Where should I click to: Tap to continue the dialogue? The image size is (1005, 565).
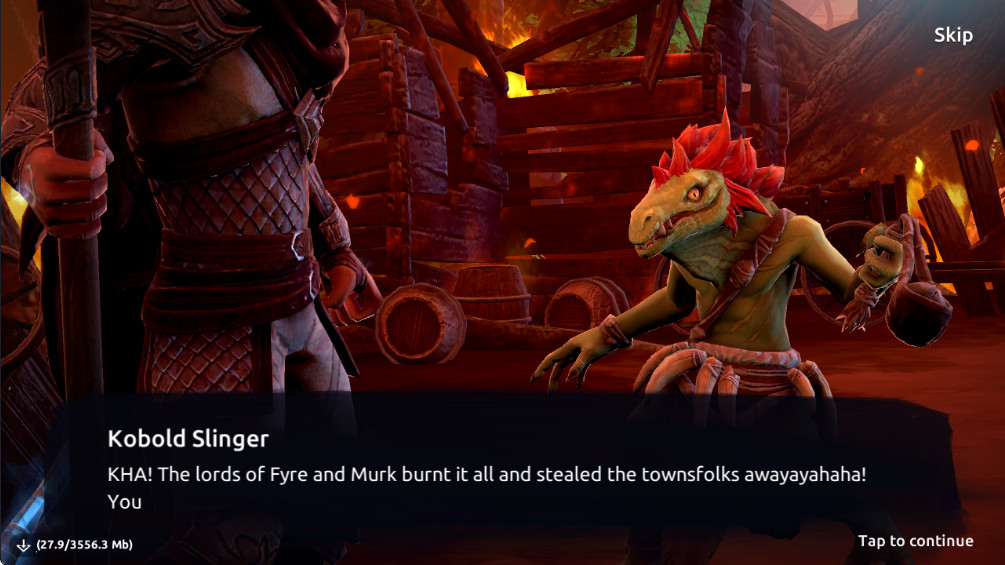(915, 541)
